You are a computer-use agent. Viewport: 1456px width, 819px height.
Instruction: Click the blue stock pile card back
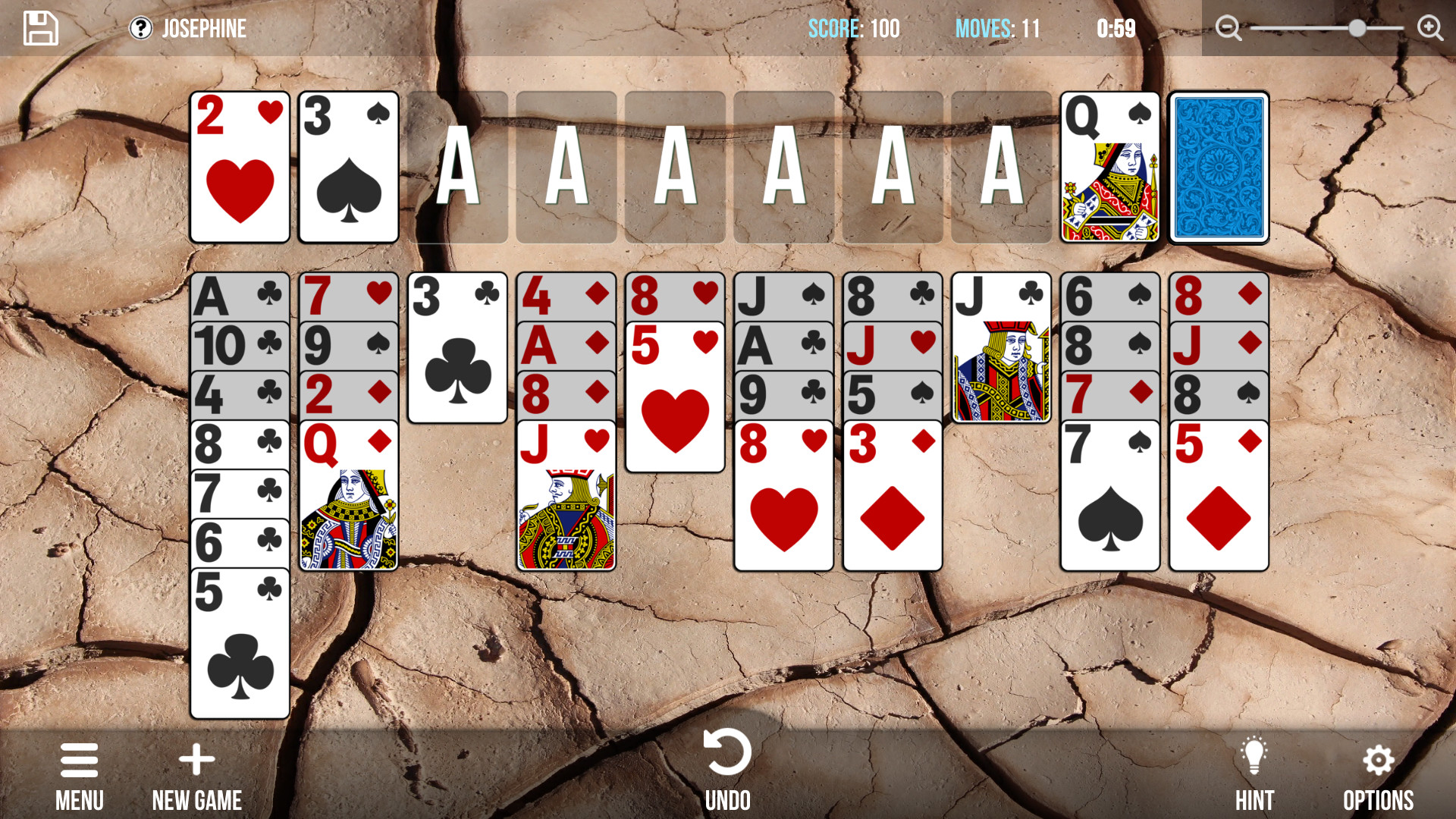click(x=1219, y=167)
